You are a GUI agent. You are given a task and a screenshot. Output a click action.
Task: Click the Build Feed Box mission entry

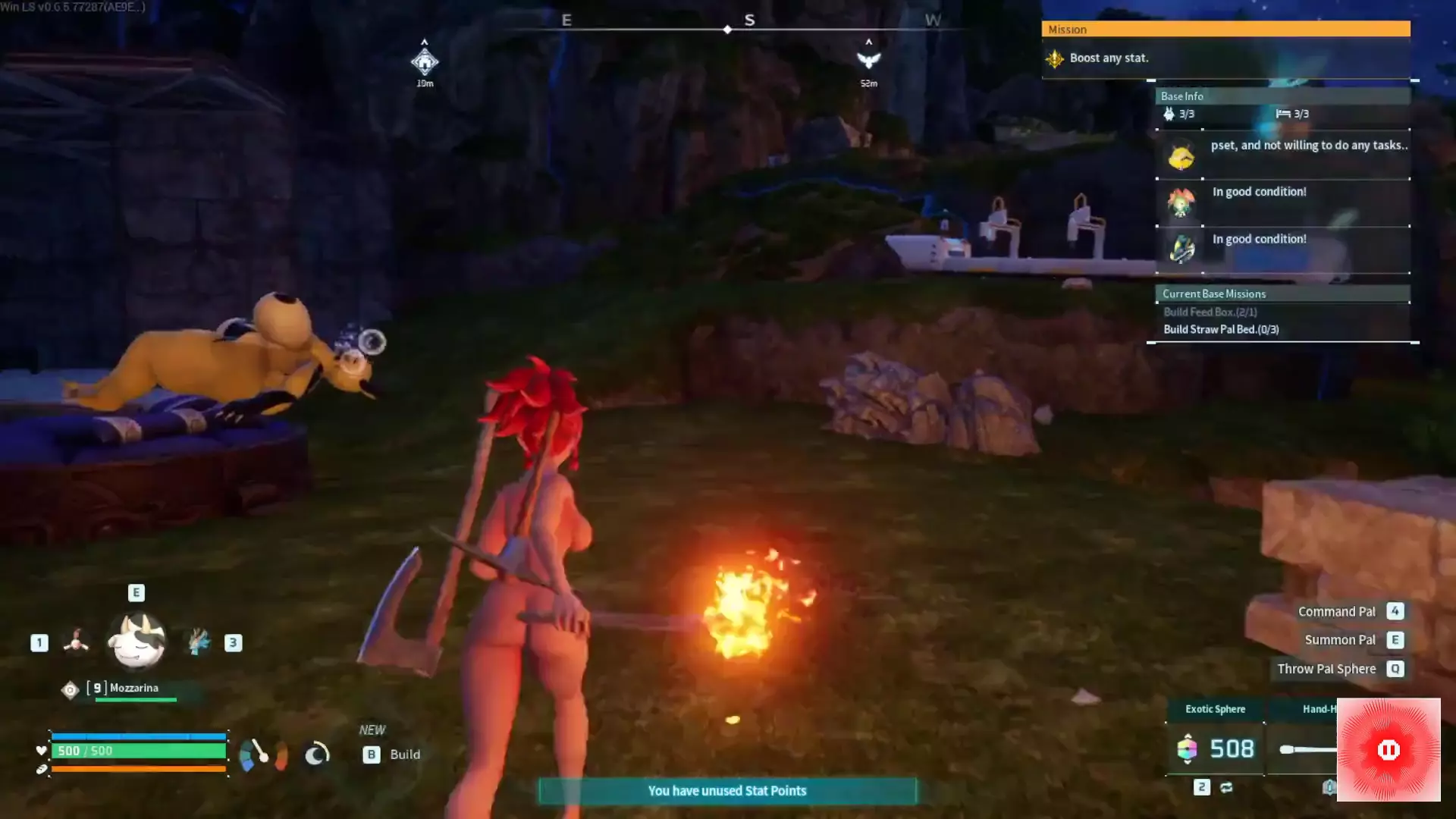point(1210,312)
